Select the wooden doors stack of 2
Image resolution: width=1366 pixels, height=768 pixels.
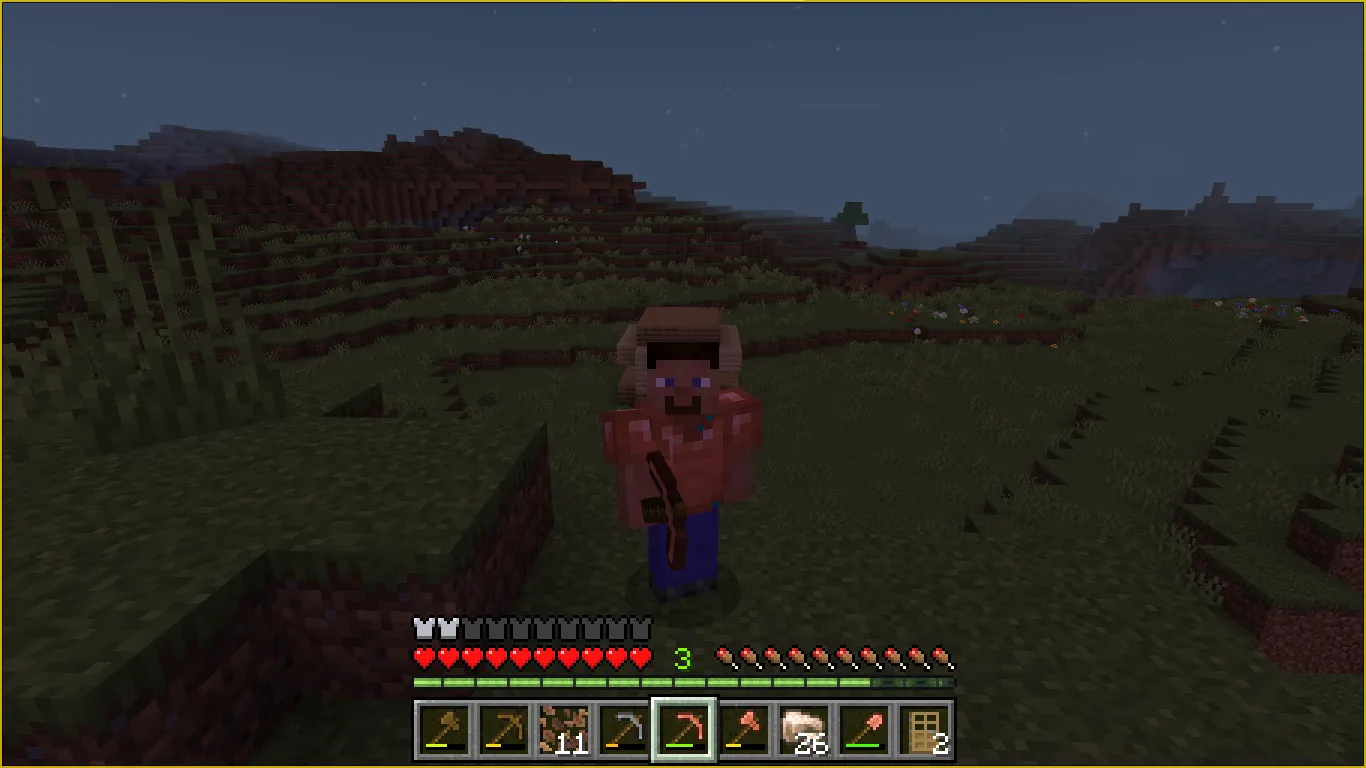tap(924, 730)
